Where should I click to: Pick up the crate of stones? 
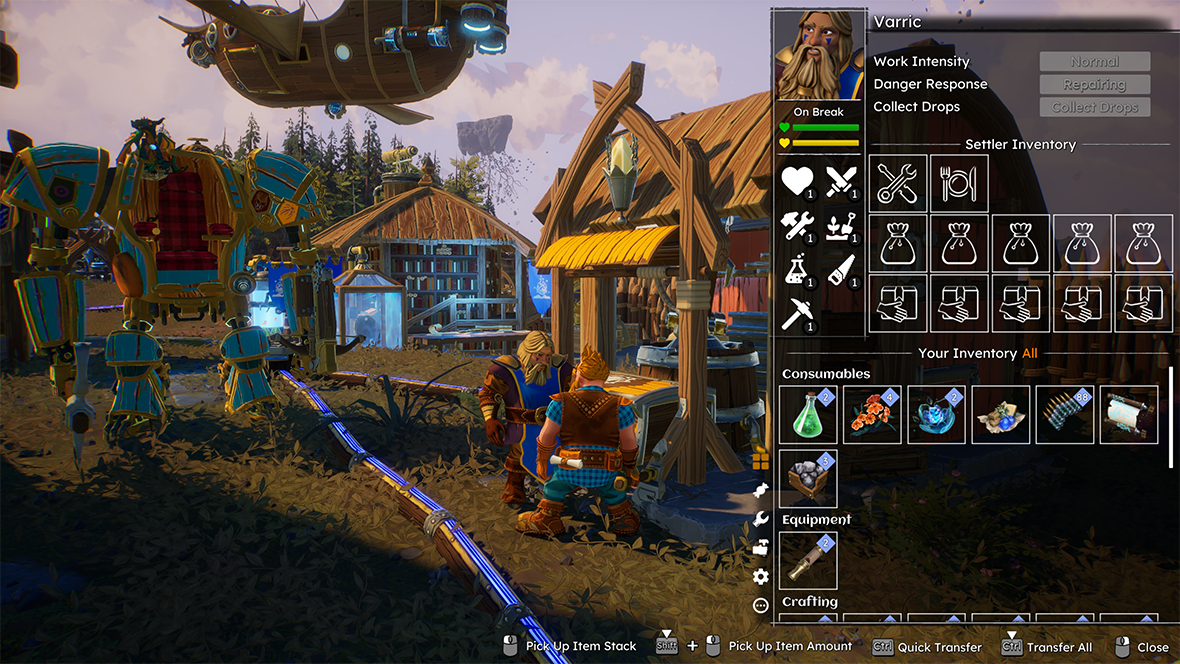(808, 479)
